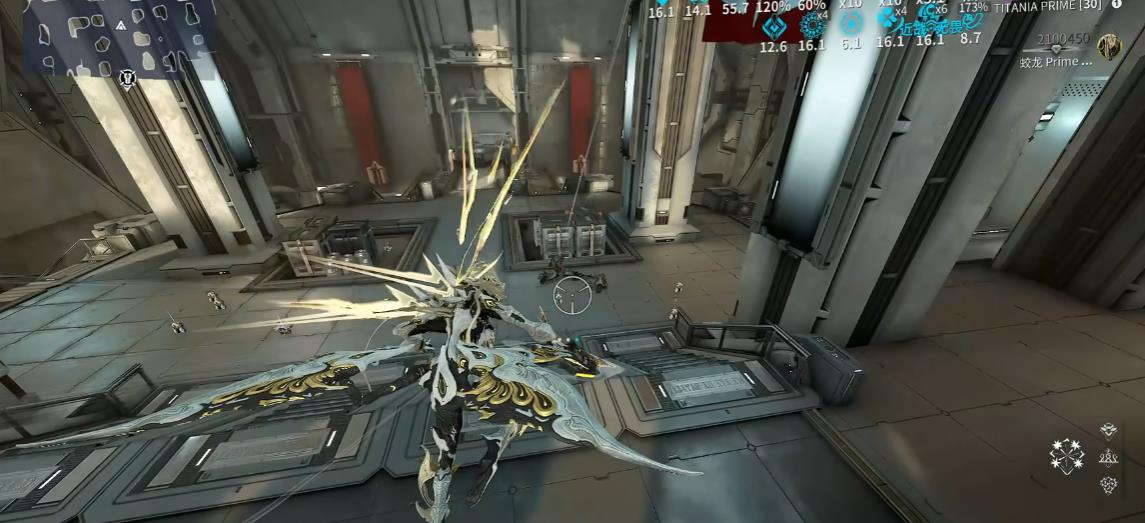Click the info icon beside Titania Prime

coord(1117,5)
